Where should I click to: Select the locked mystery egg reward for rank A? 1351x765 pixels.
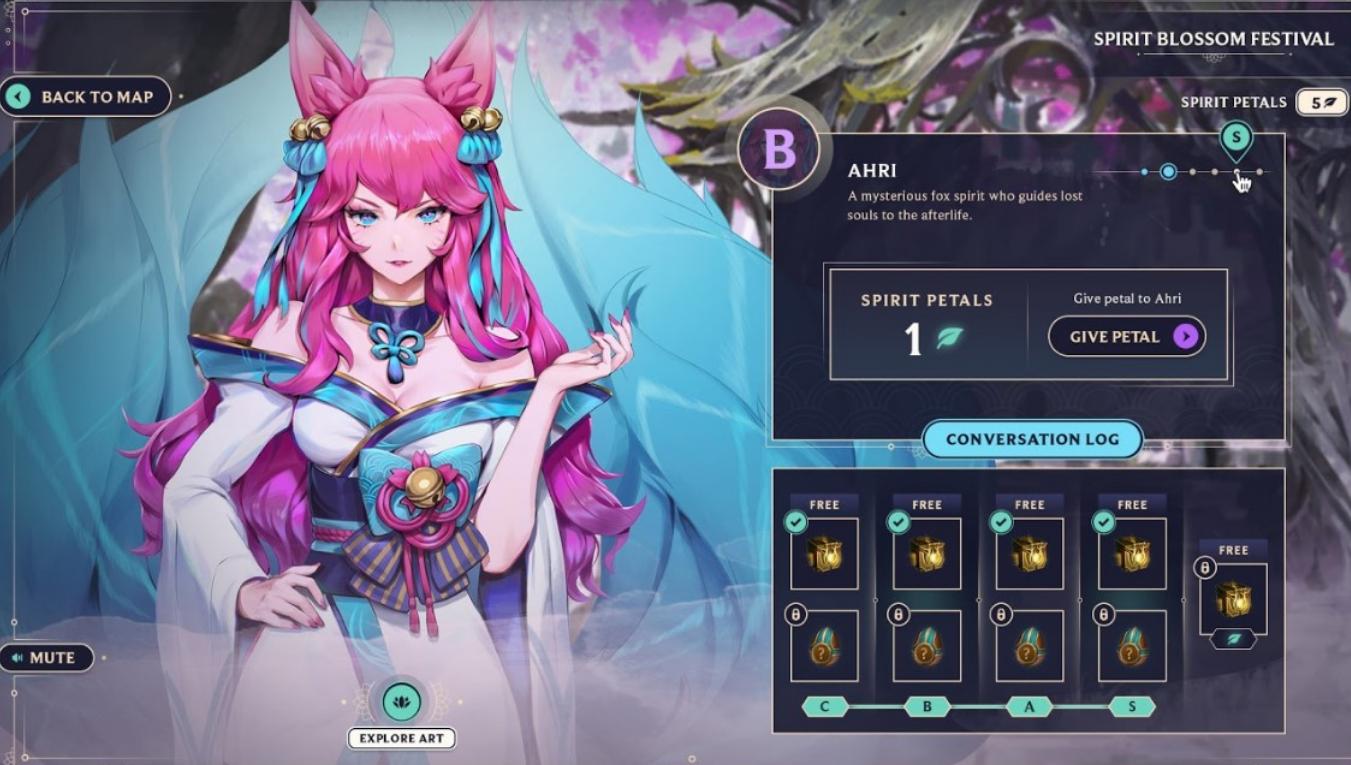[1029, 647]
